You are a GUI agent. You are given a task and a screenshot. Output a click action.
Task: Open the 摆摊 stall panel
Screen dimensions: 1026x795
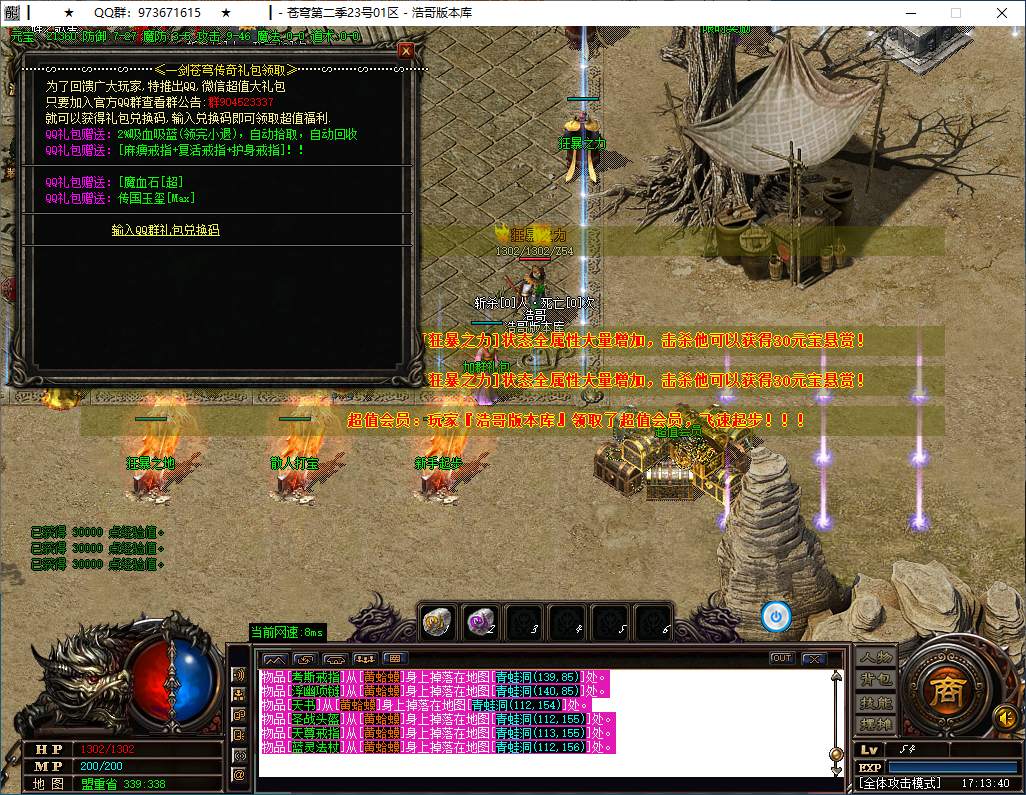[876, 724]
